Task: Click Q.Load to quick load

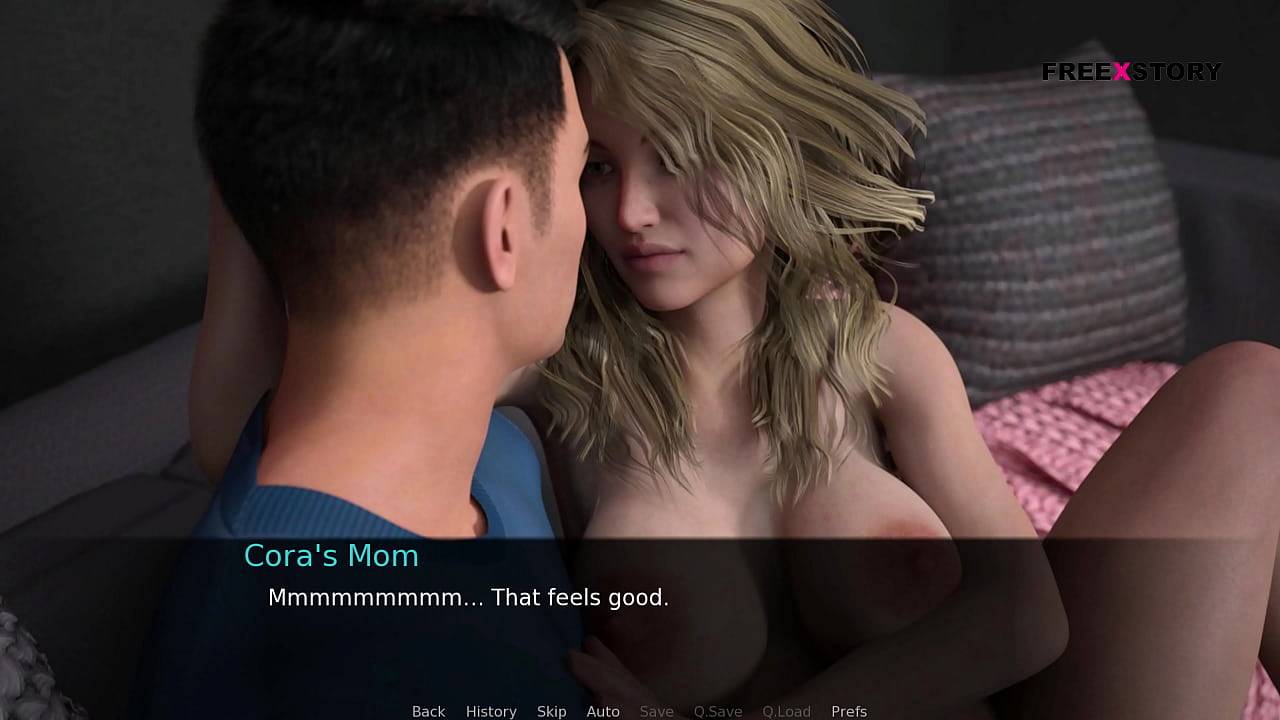Action: (786, 711)
